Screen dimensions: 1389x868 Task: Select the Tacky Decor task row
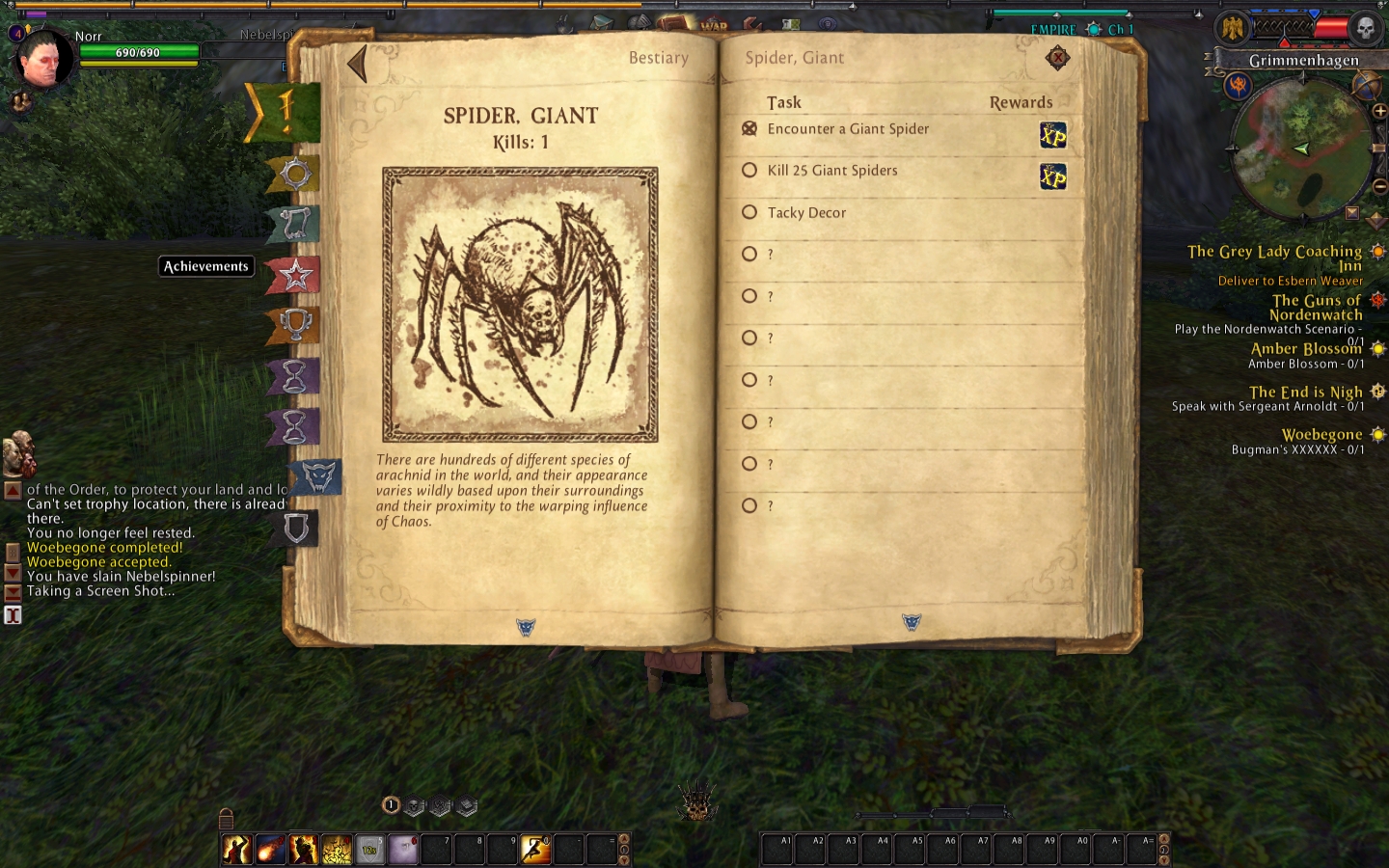click(806, 213)
